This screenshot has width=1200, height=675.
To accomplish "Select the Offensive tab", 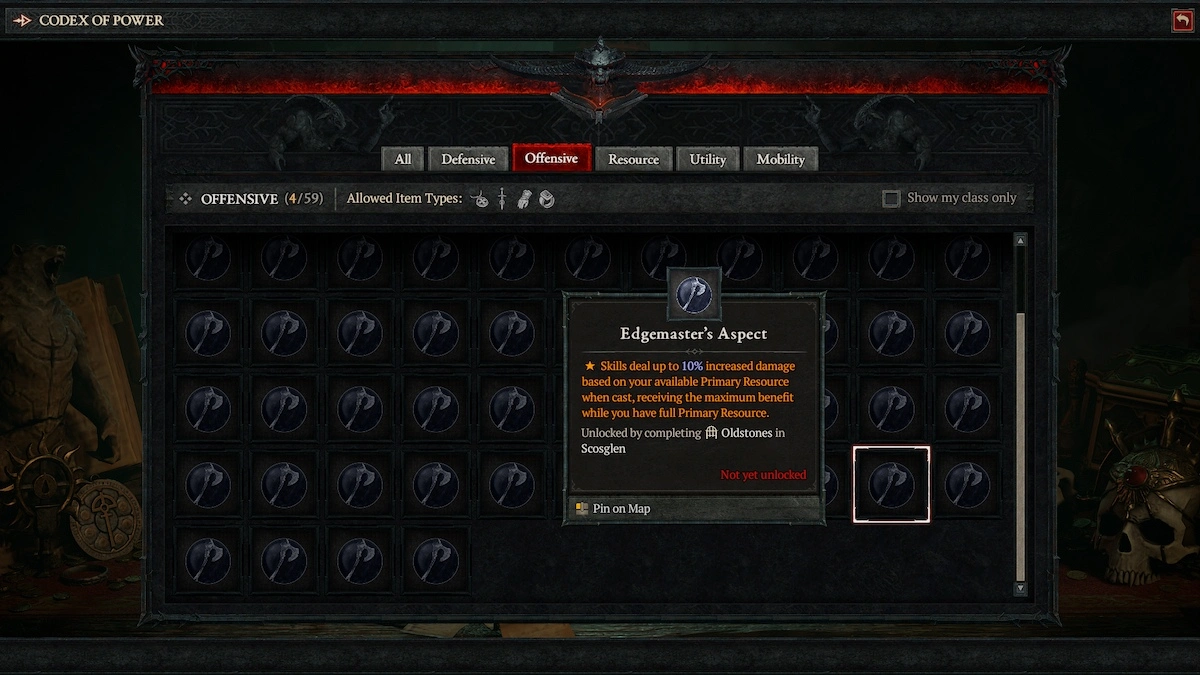I will tap(551, 158).
